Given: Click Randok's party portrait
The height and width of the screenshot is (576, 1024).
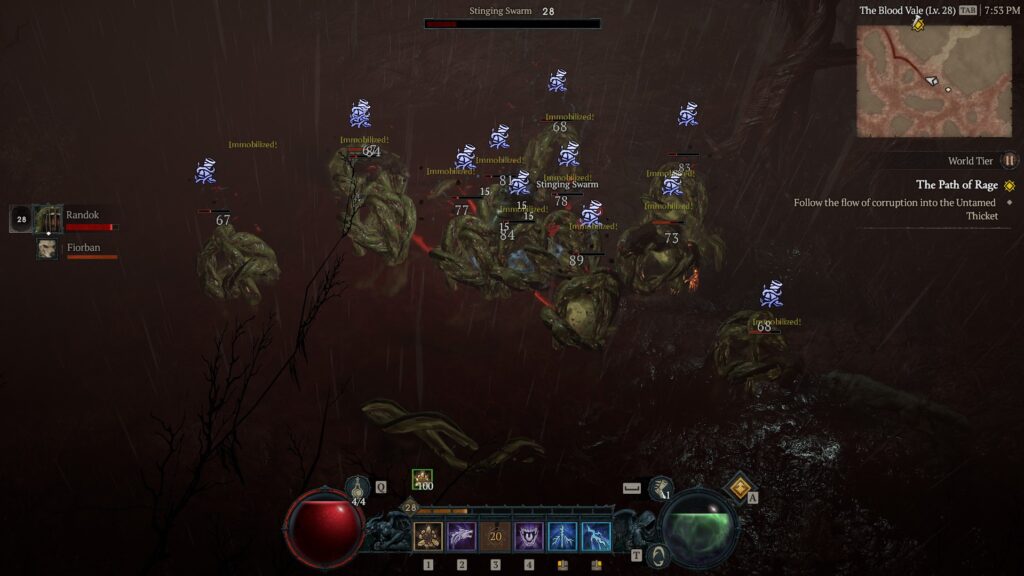Looking at the screenshot, I should (x=47, y=218).
